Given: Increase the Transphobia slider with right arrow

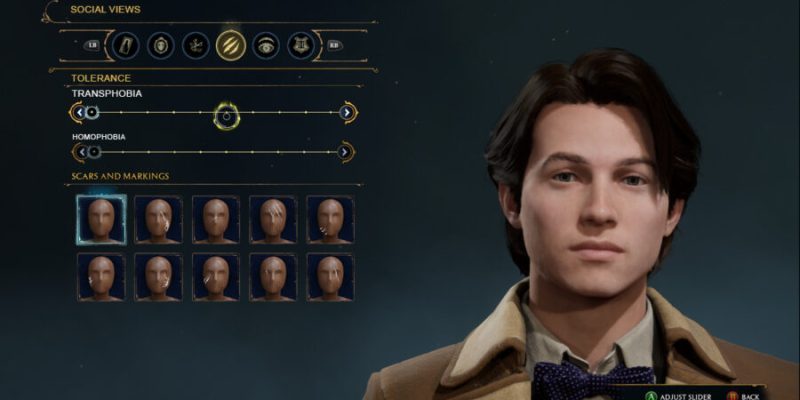Looking at the screenshot, I should [x=346, y=112].
